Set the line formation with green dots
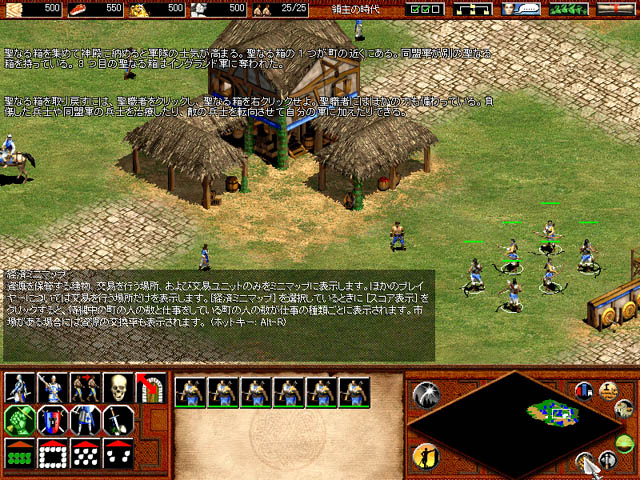Viewport: 640px width, 480px height. (x=19, y=453)
